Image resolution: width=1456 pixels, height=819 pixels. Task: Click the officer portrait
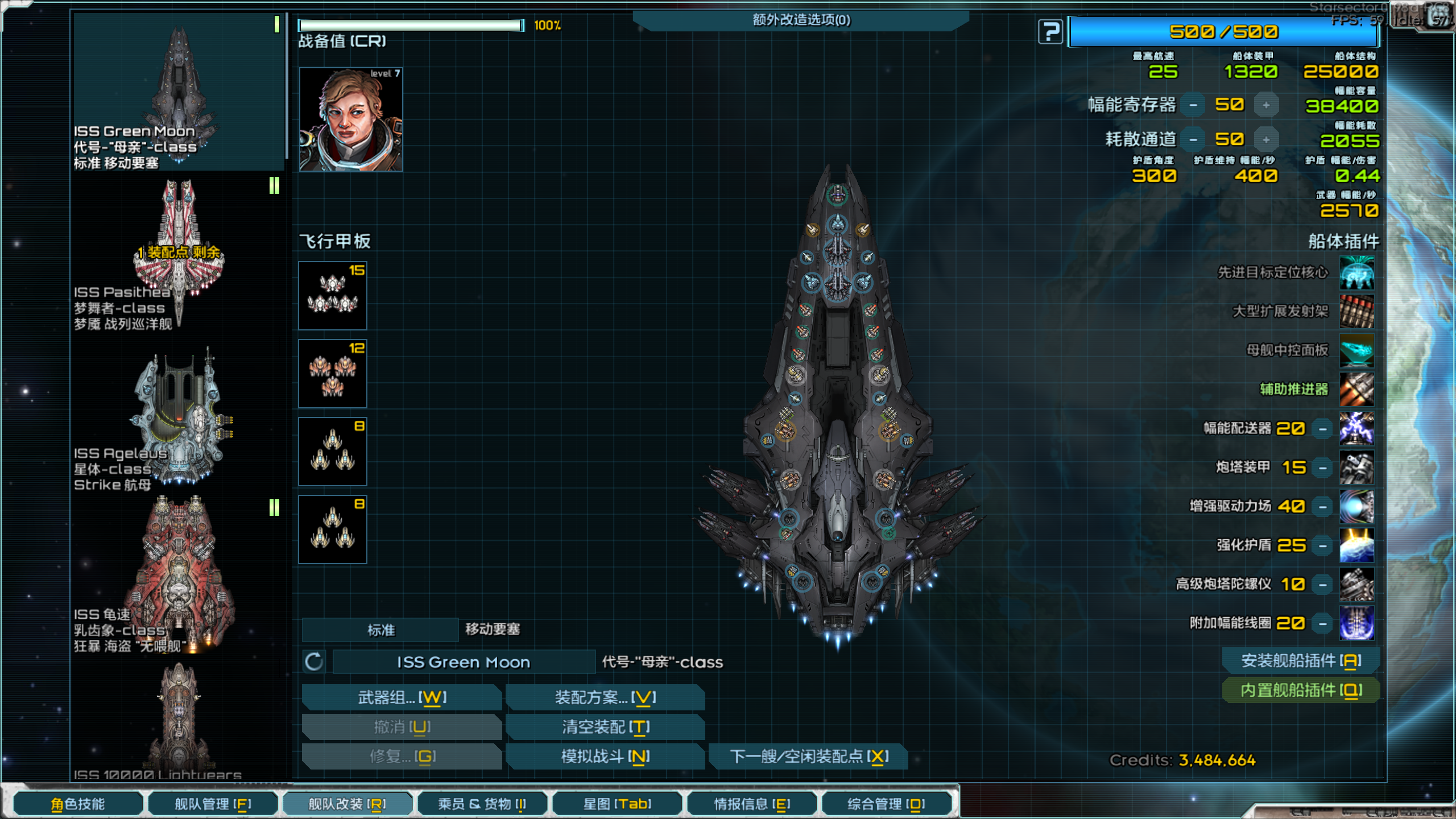(x=351, y=119)
